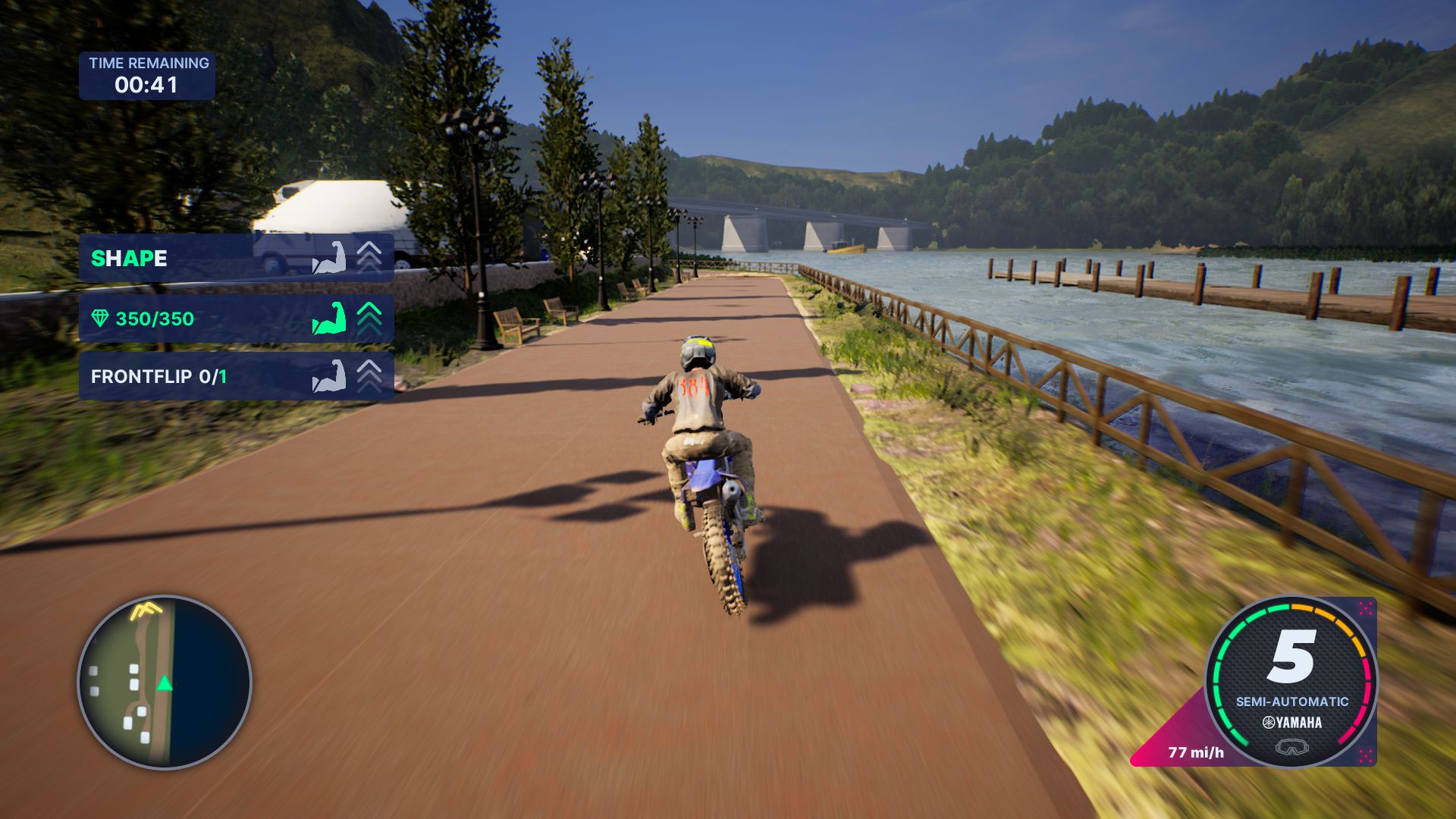Click the goggles icon on the gear gauge

click(1291, 748)
